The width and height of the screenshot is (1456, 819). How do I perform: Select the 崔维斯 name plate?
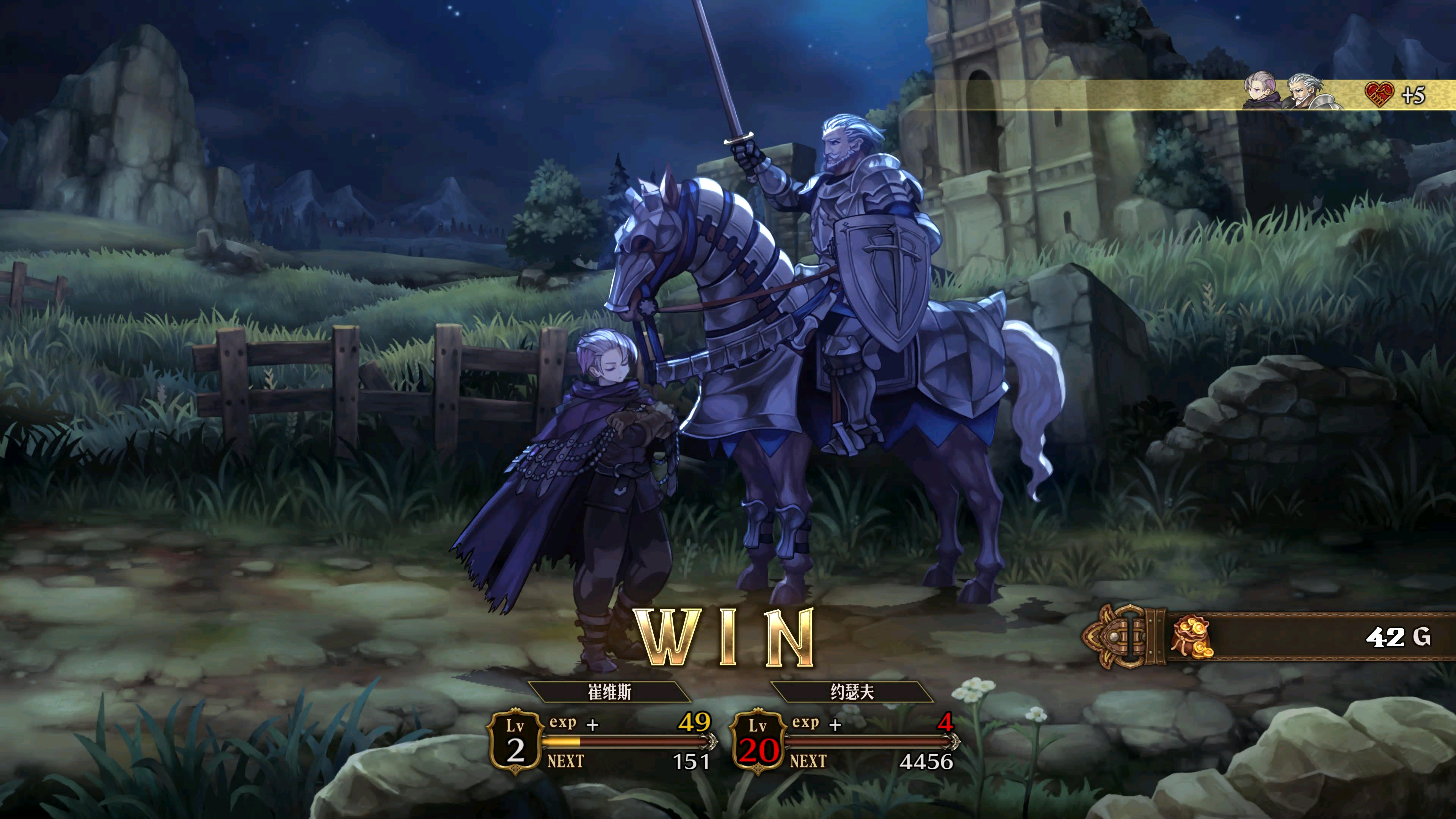(x=609, y=692)
